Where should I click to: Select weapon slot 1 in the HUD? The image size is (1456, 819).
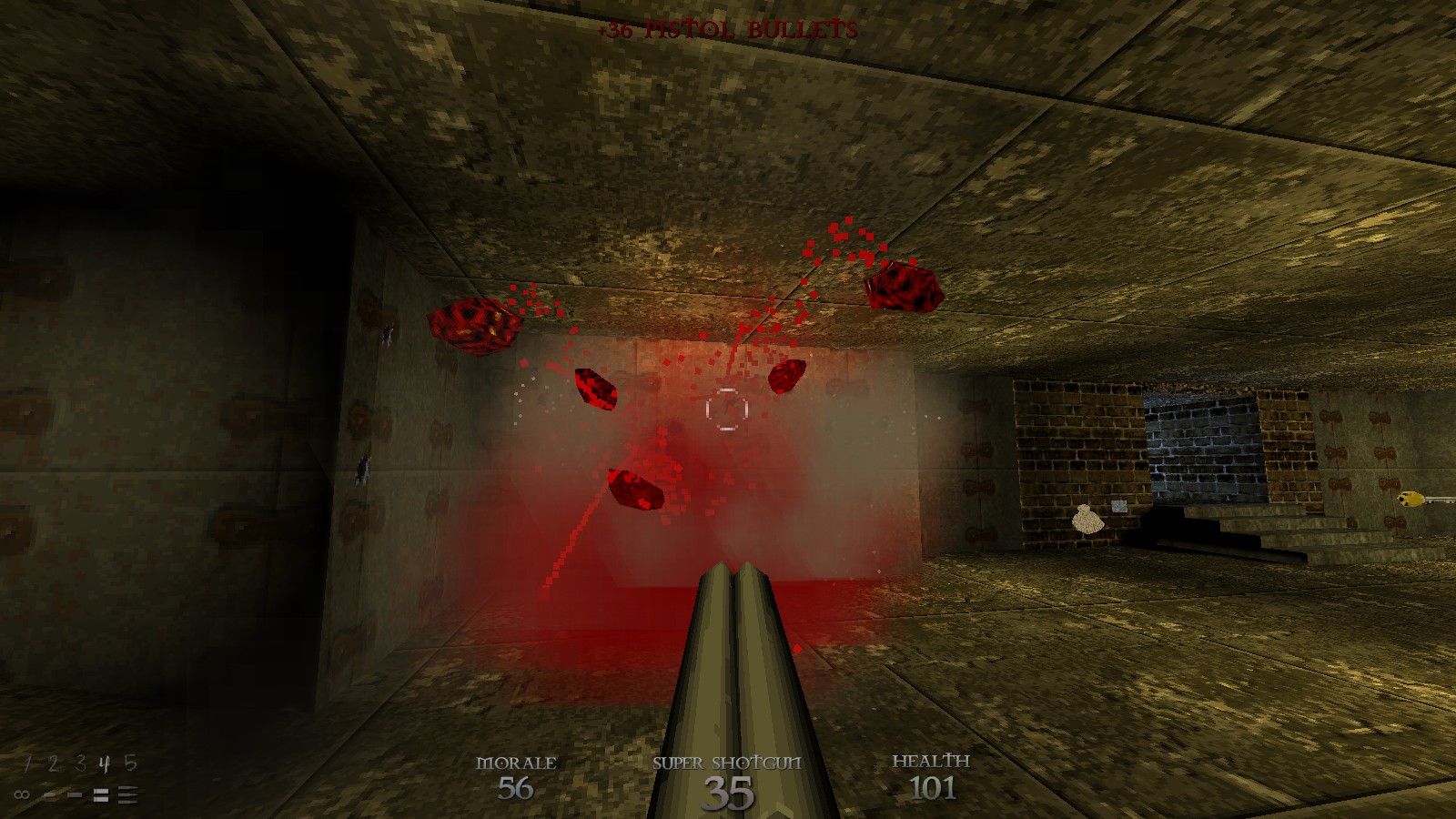[x=27, y=763]
